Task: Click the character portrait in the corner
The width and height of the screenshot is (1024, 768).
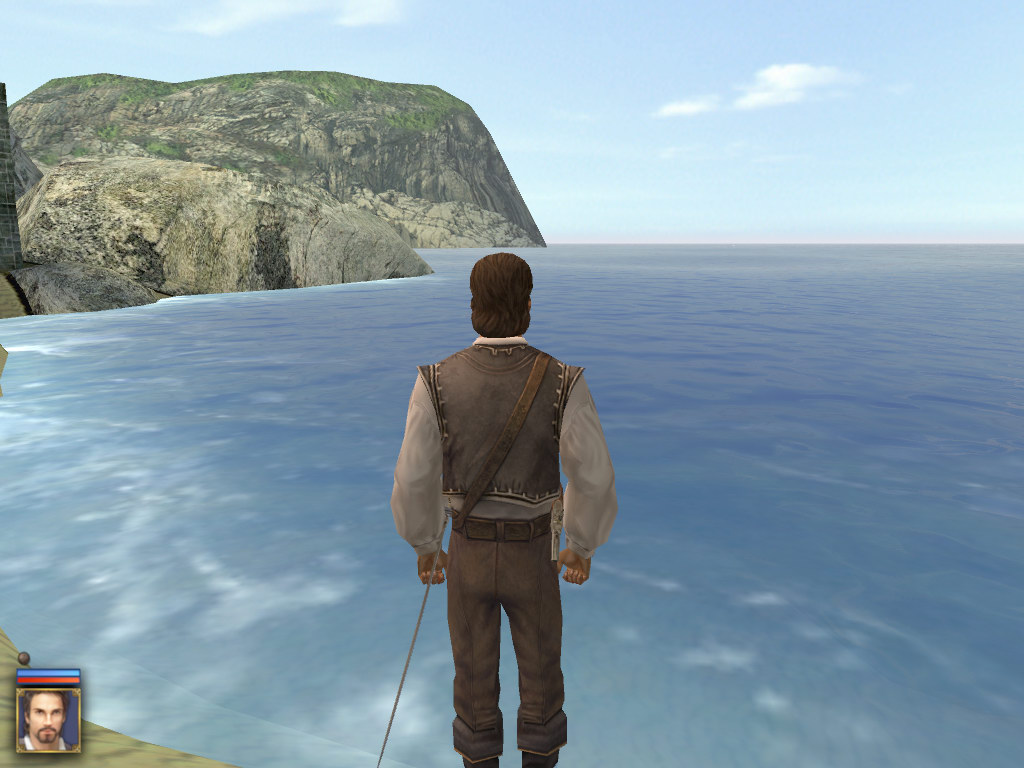Action: click(48, 719)
